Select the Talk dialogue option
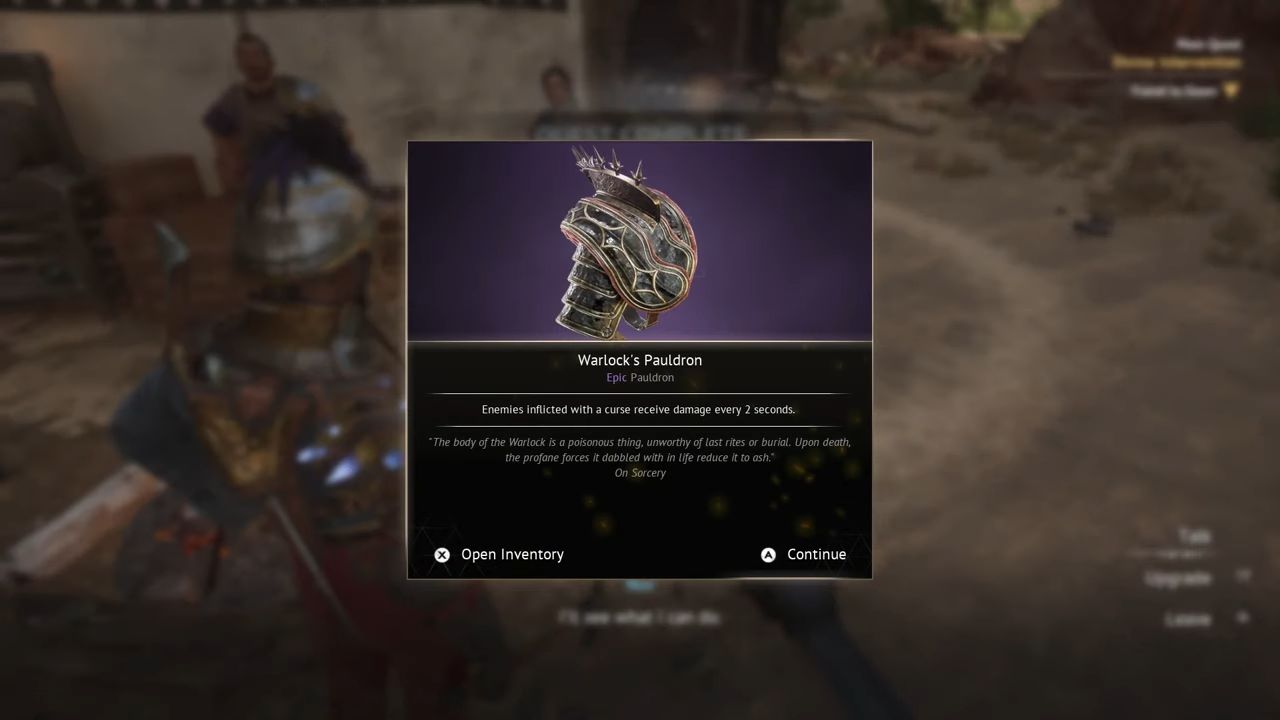The height and width of the screenshot is (720, 1280). click(1195, 534)
